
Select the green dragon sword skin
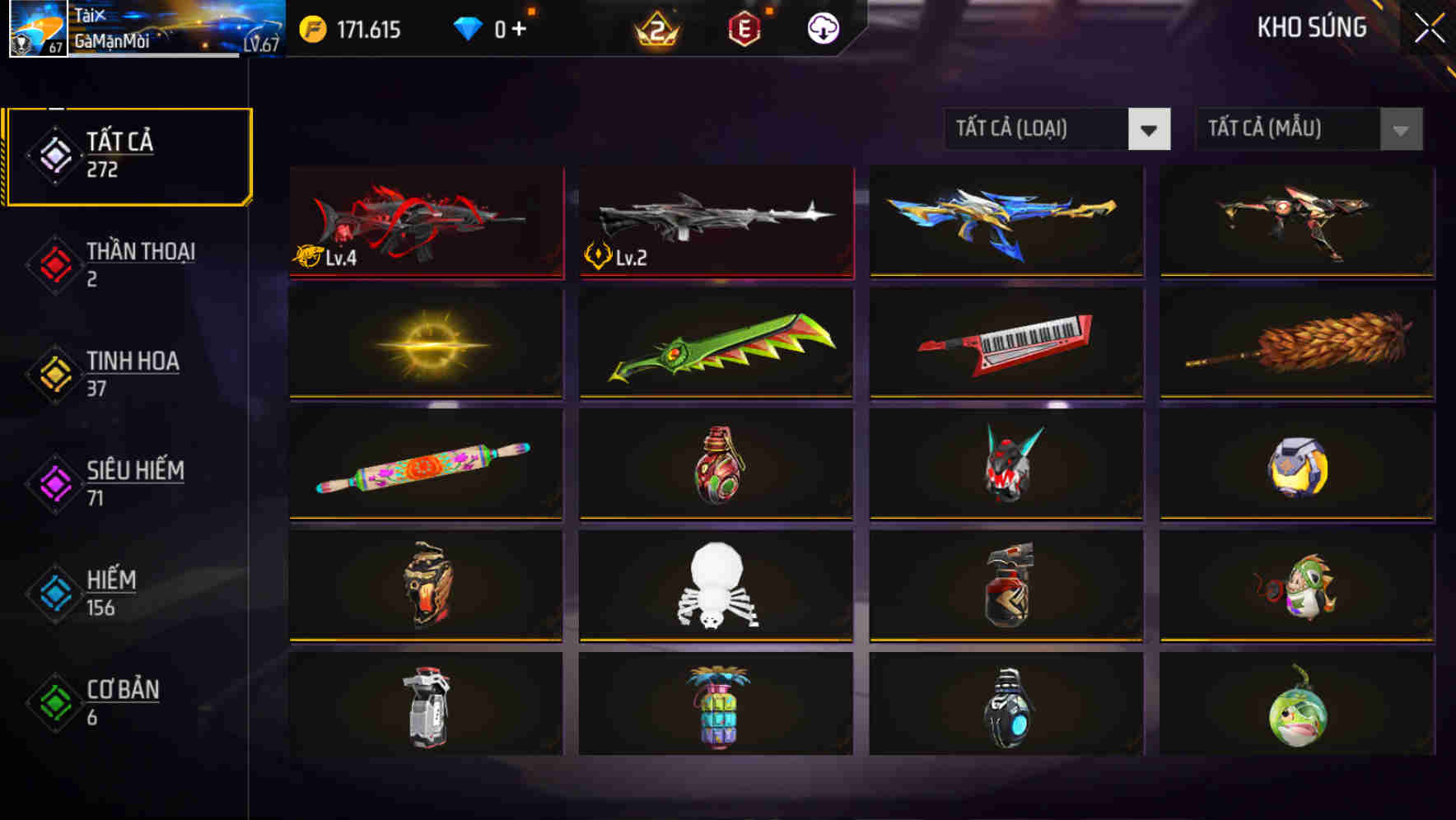click(715, 343)
